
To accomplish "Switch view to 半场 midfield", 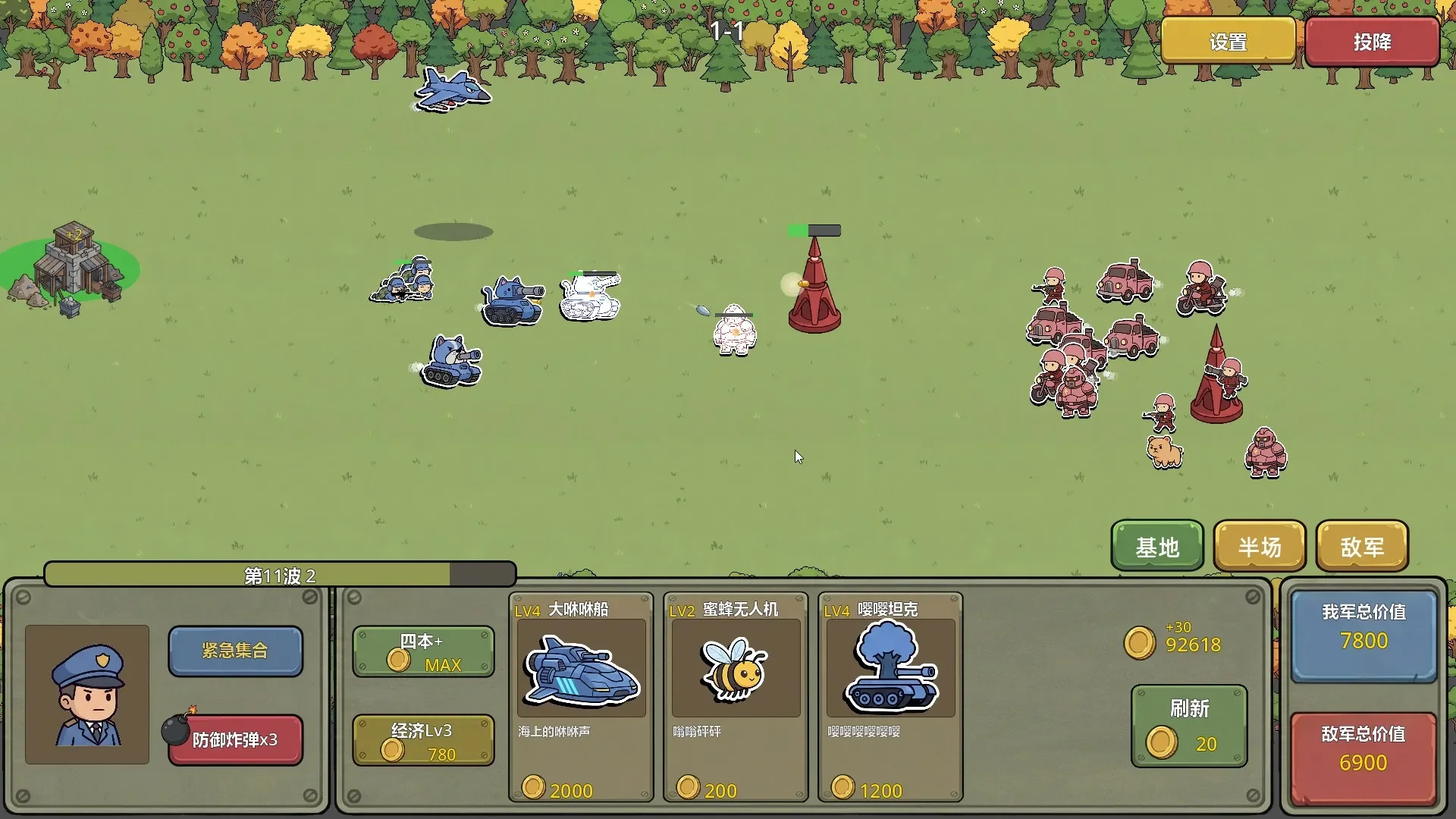I will click(1259, 546).
